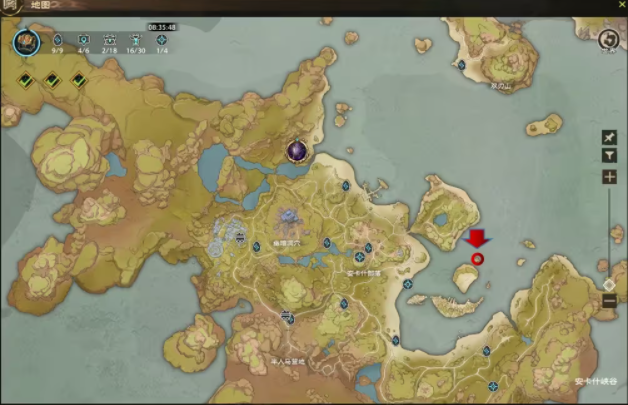The height and width of the screenshot is (405, 628).
Task: Click the map pin button
Action: pyautogui.click(x=609, y=137)
